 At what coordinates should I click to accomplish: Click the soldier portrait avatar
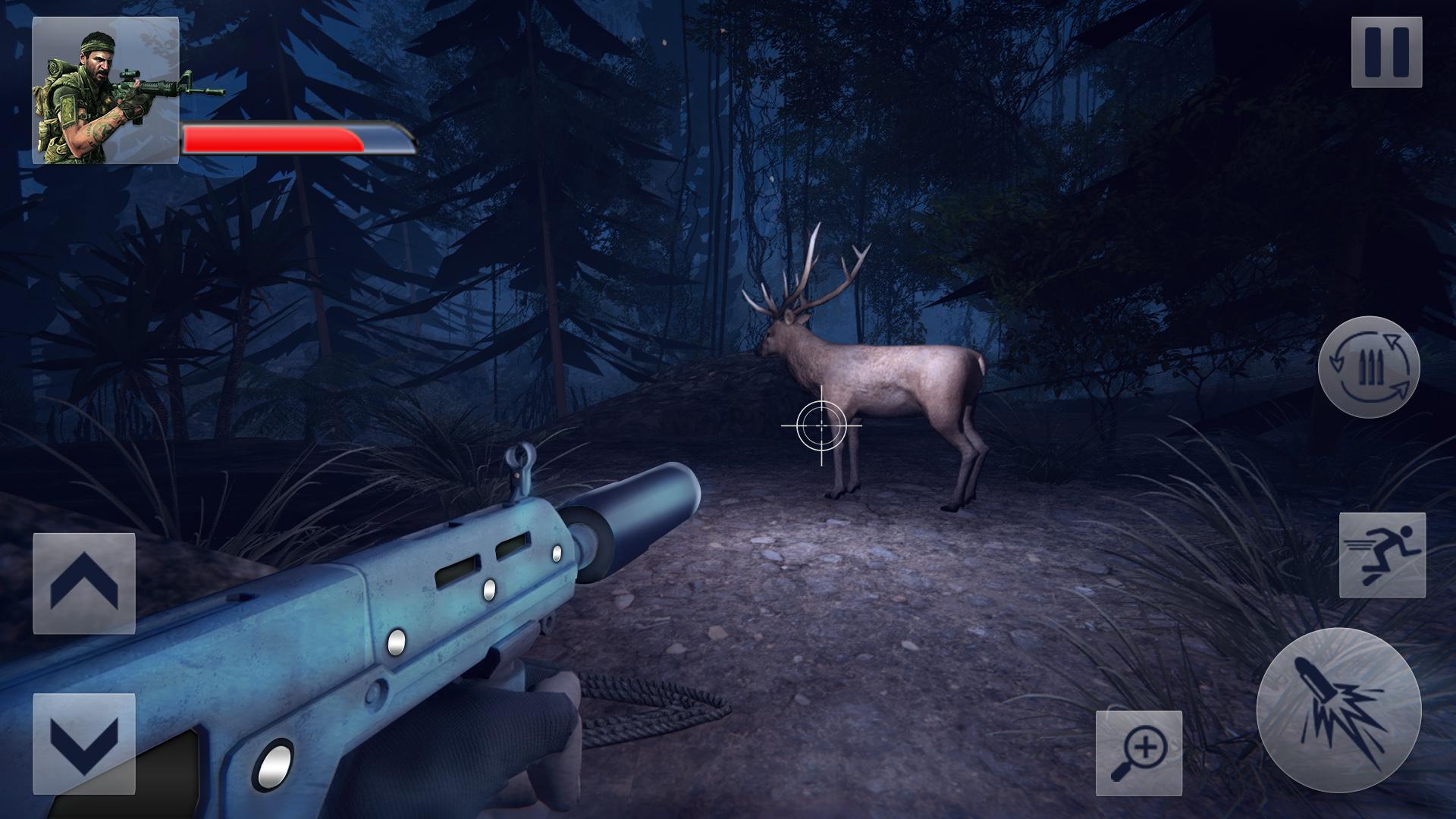pyautogui.click(x=105, y=90)
